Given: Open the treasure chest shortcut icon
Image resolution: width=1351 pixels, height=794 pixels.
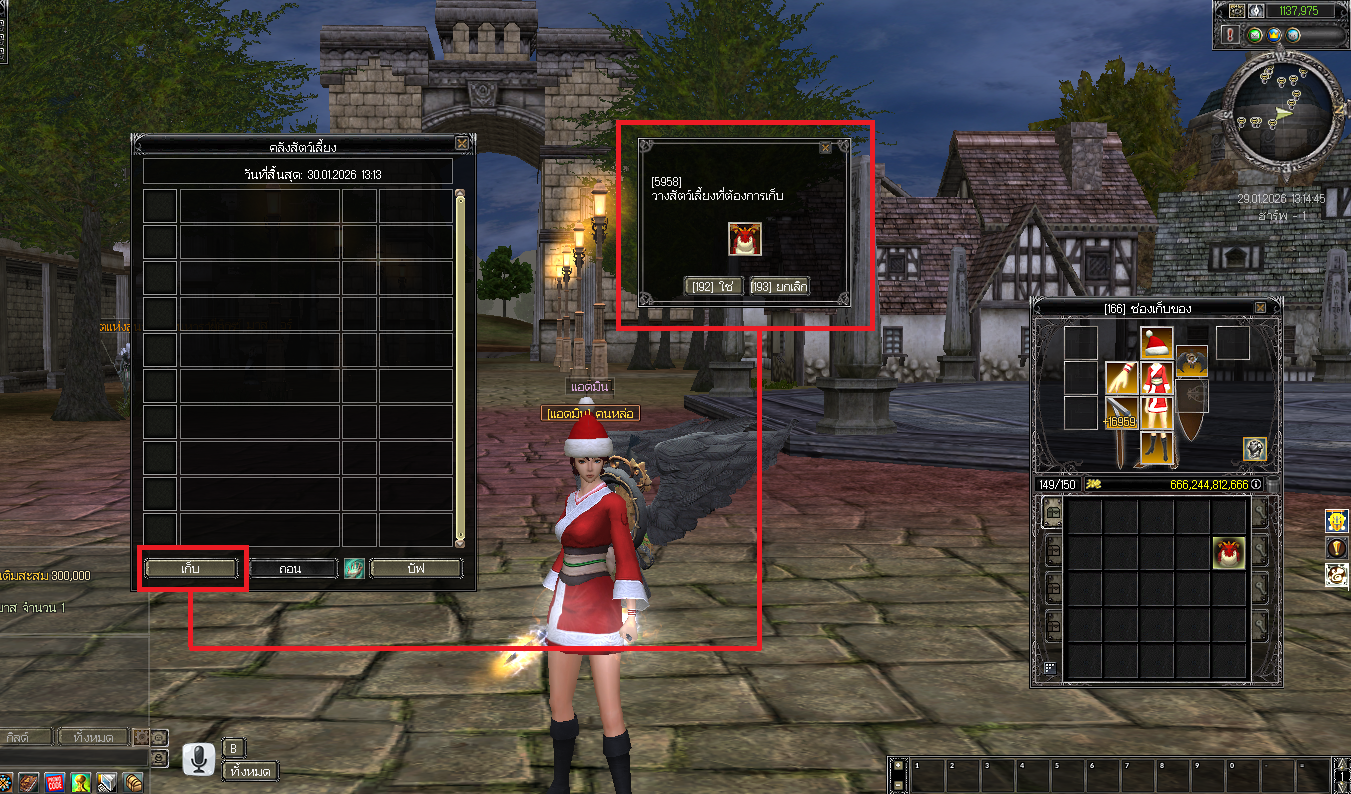Looking at the screenshot, I should point(133,782).
